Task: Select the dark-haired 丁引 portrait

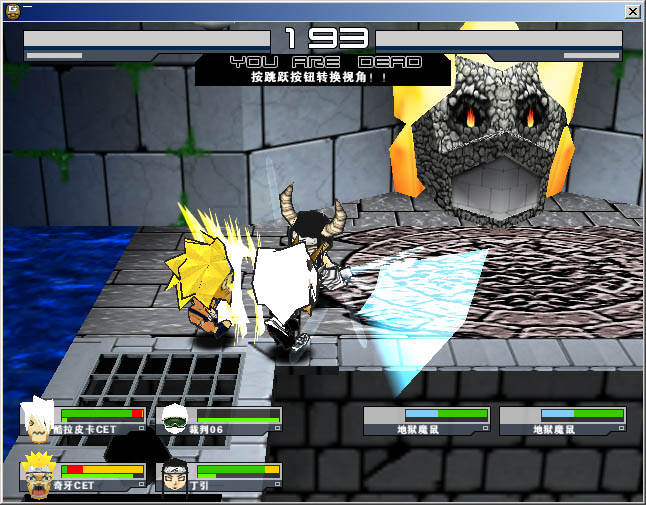Action: click(x=174, y=475)
